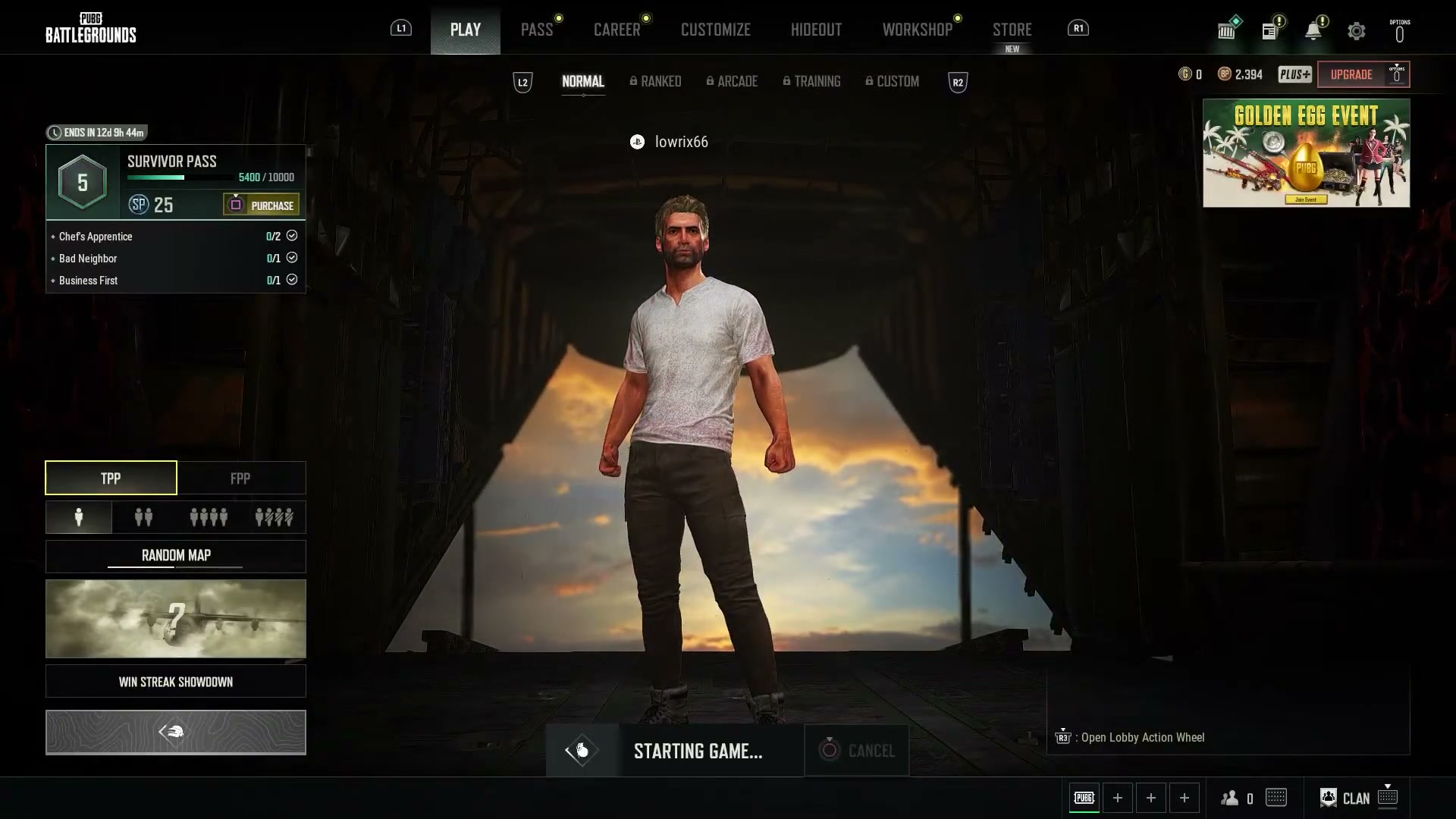Viewport: 1456px width, 819px height.
Task: Select Duo team size
Action: (x=143, y=517)
